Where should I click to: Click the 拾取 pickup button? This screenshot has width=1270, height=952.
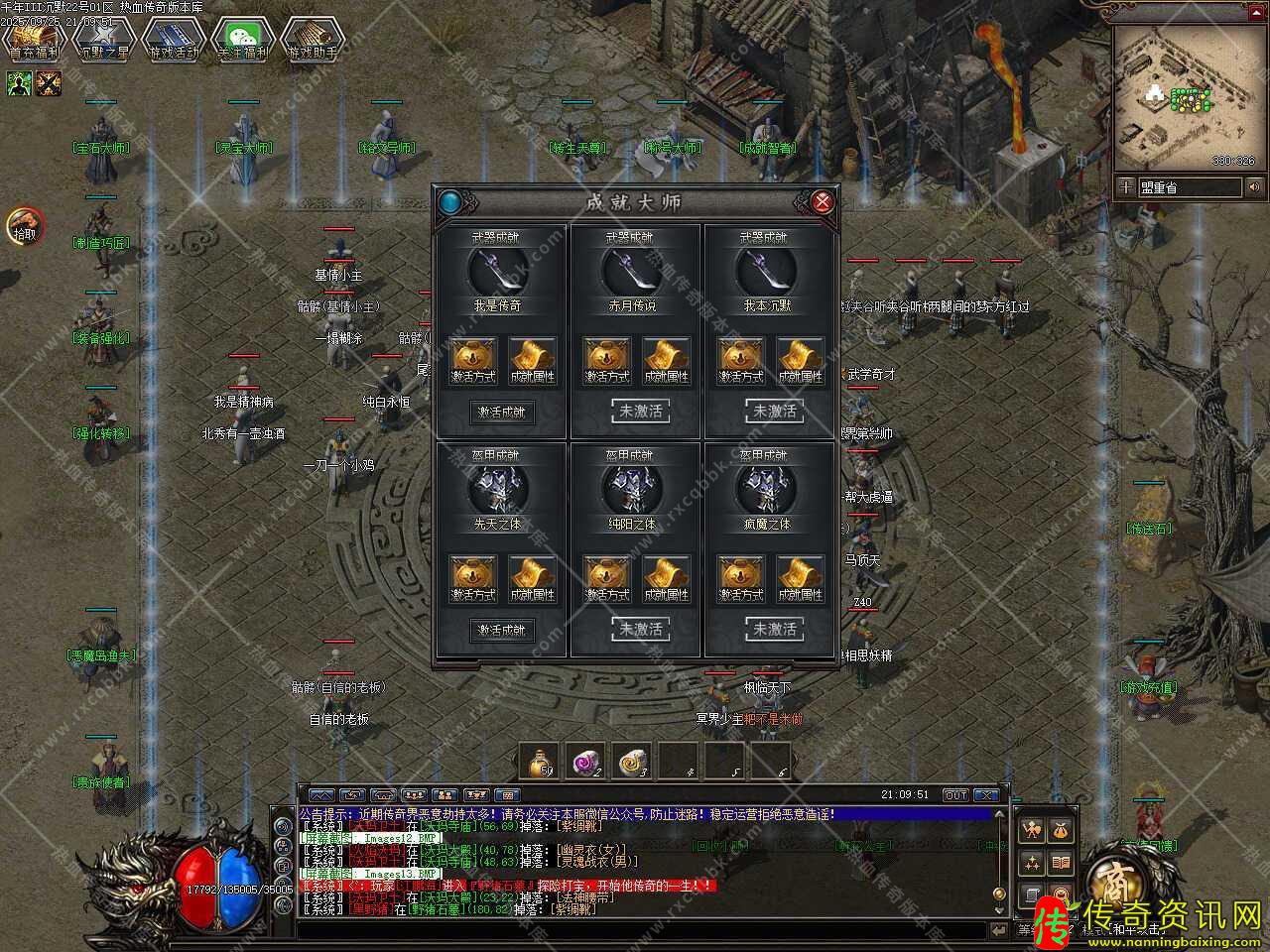pyautogui.click(x=24, y=227)
